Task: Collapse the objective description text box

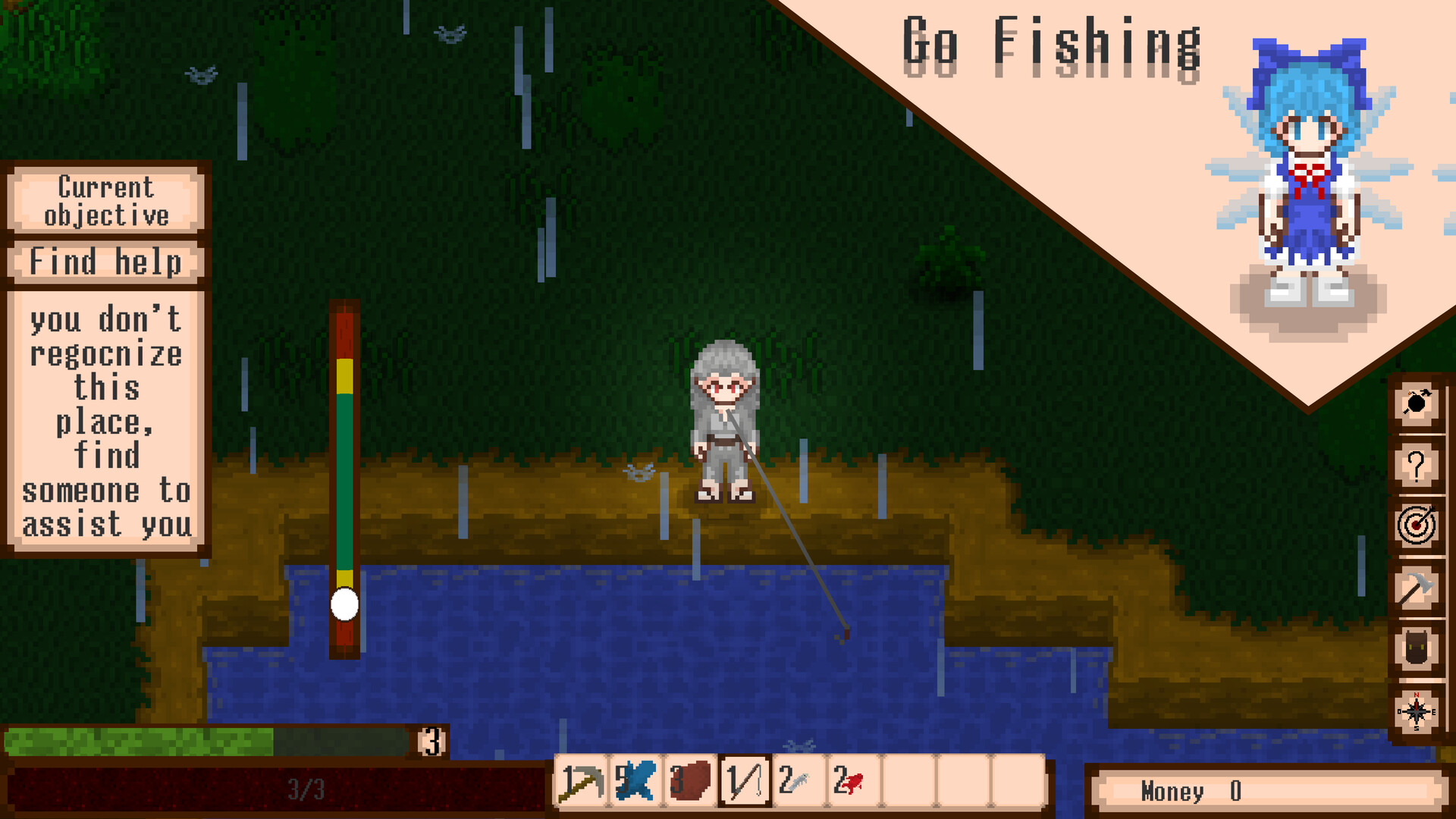Action: pyautogui.click(x=106, y=421)
